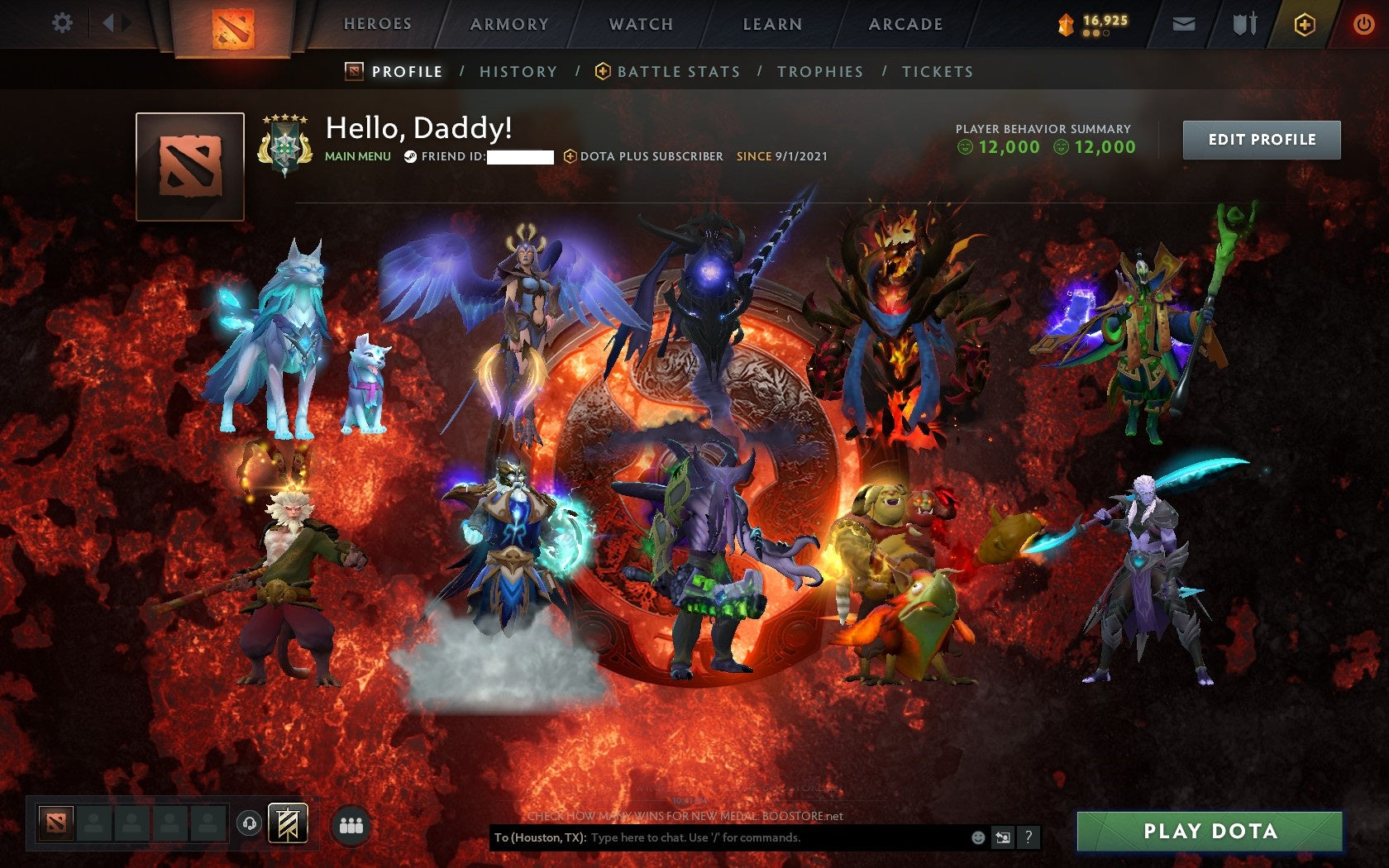Click the red power quit button
The height and width of the screenshot is (868, 1389).
pos(1363,24)
